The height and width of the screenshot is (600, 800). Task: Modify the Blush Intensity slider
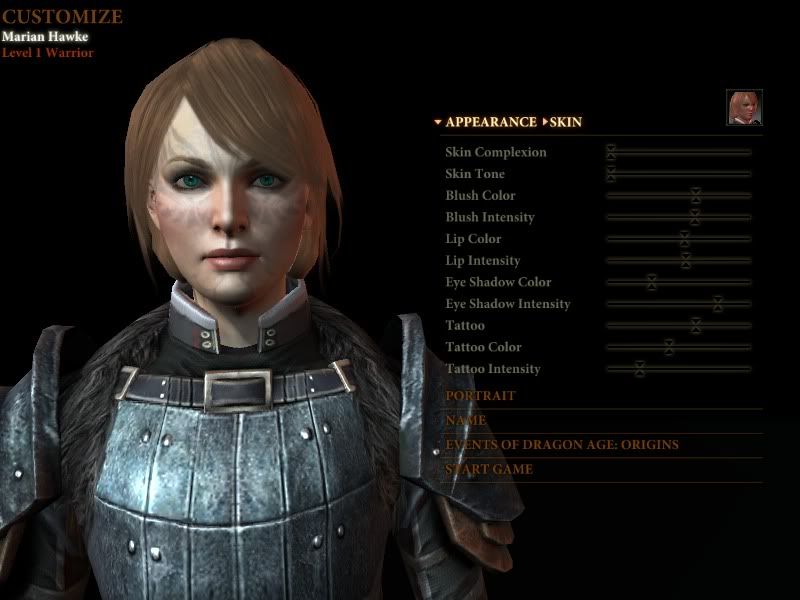[x=695, y=217]
